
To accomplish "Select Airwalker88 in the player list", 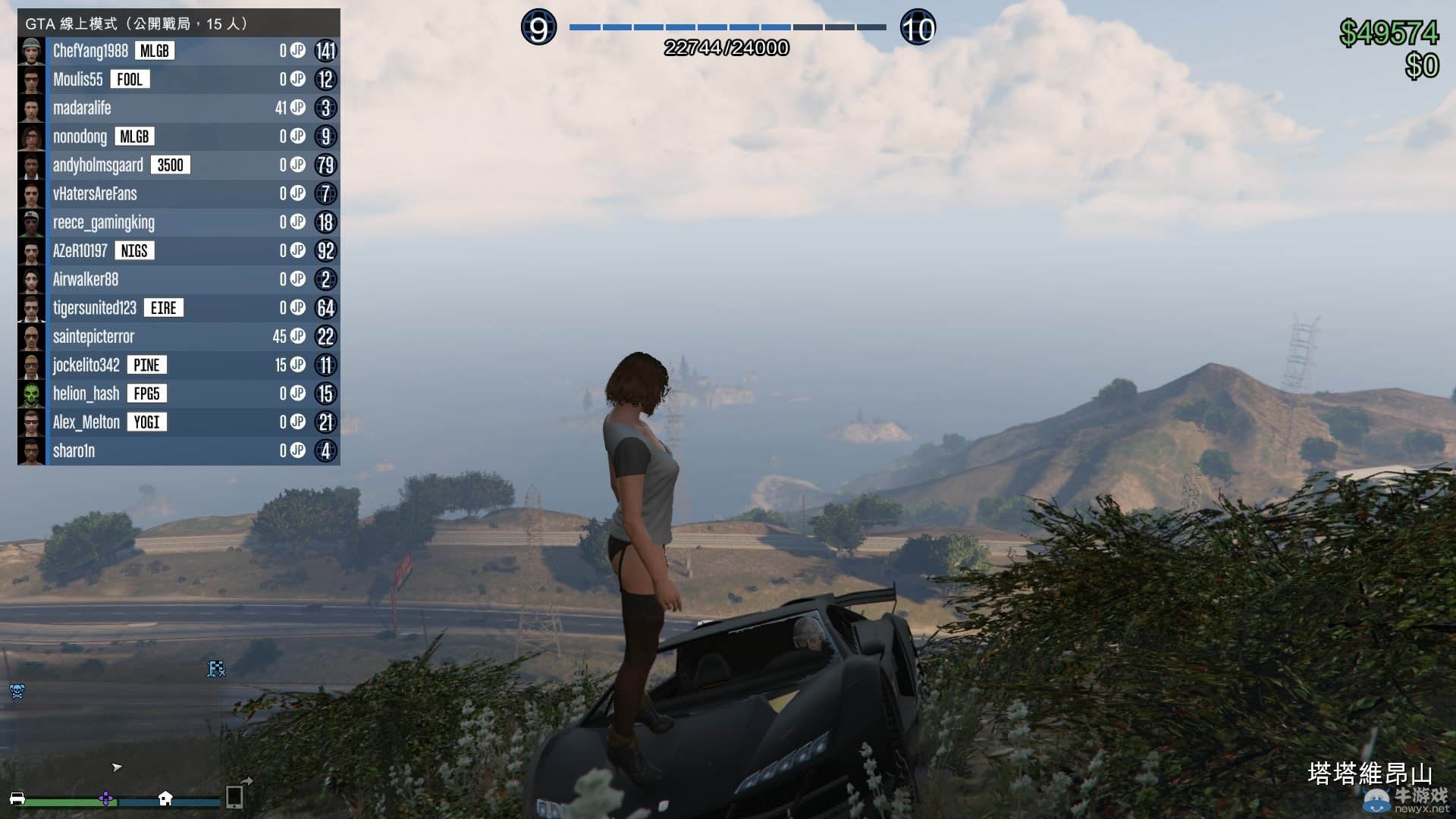I will tap(86, 279).
